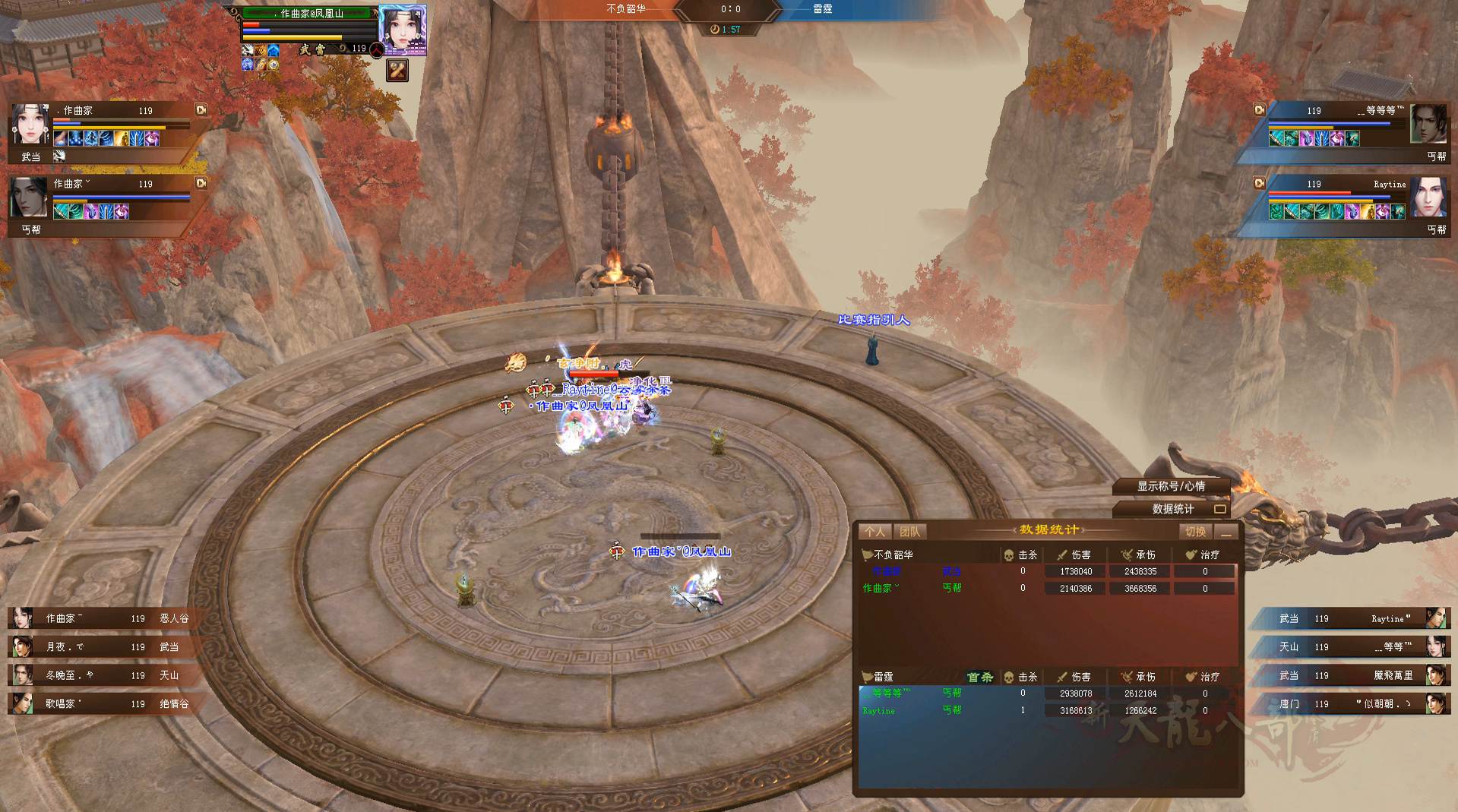The image size is (1458, 812).
Task: Spectate the left-team 丐帮 player via camera icon
Action: tap(201, 183)
